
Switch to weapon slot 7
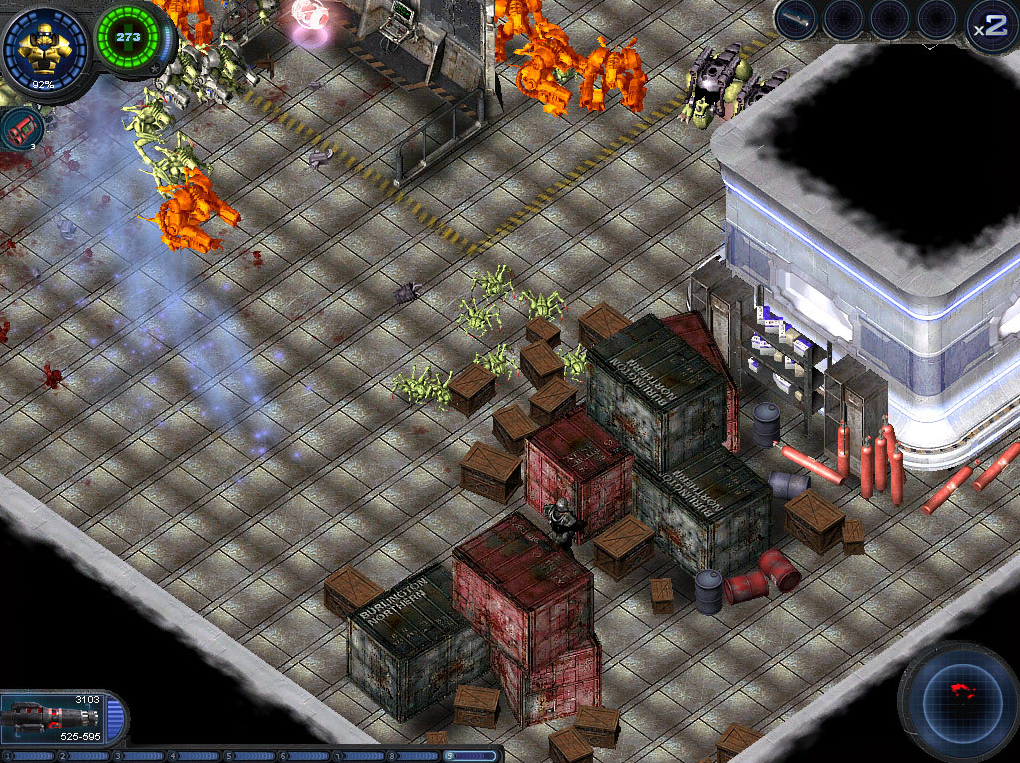pyautogui.click(x=360, y=756)
